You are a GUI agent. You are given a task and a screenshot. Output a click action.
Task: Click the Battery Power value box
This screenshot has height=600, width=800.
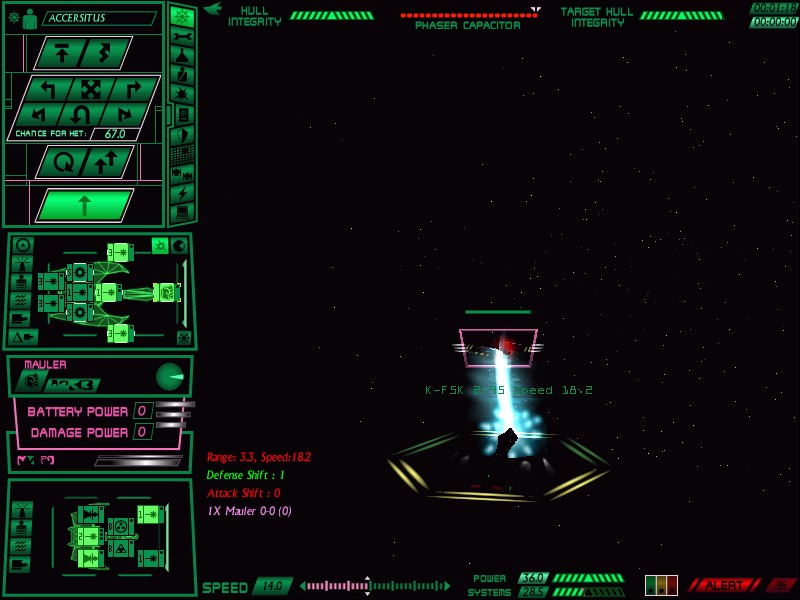(143, 411)
